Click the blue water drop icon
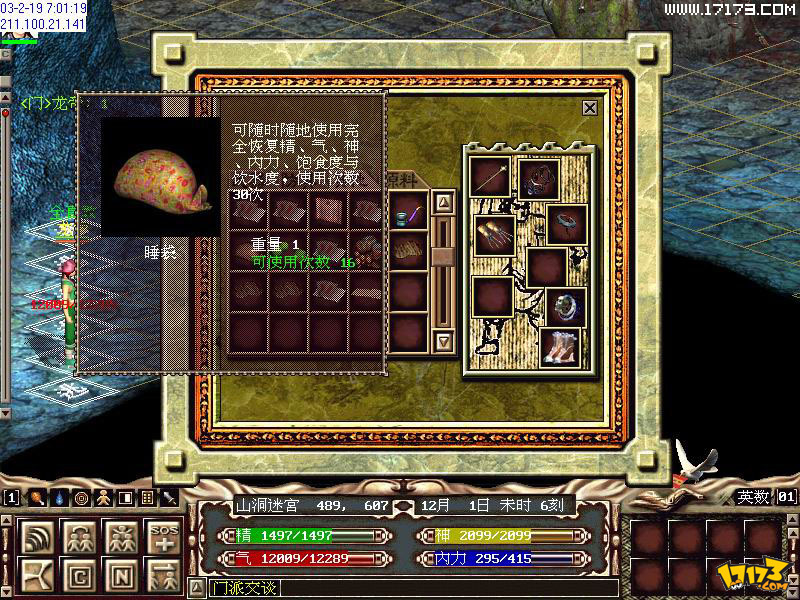 pos(59,497)
